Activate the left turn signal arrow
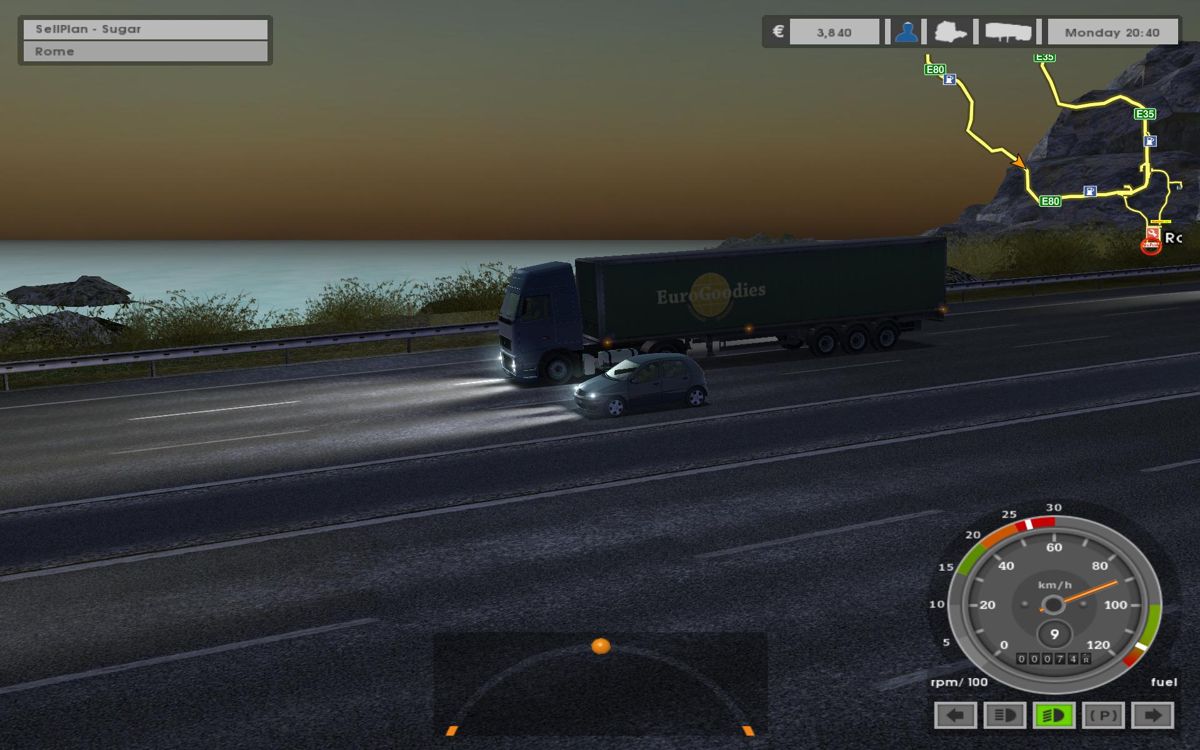This screenshot has width=1200, height=750. coord(955,715)
